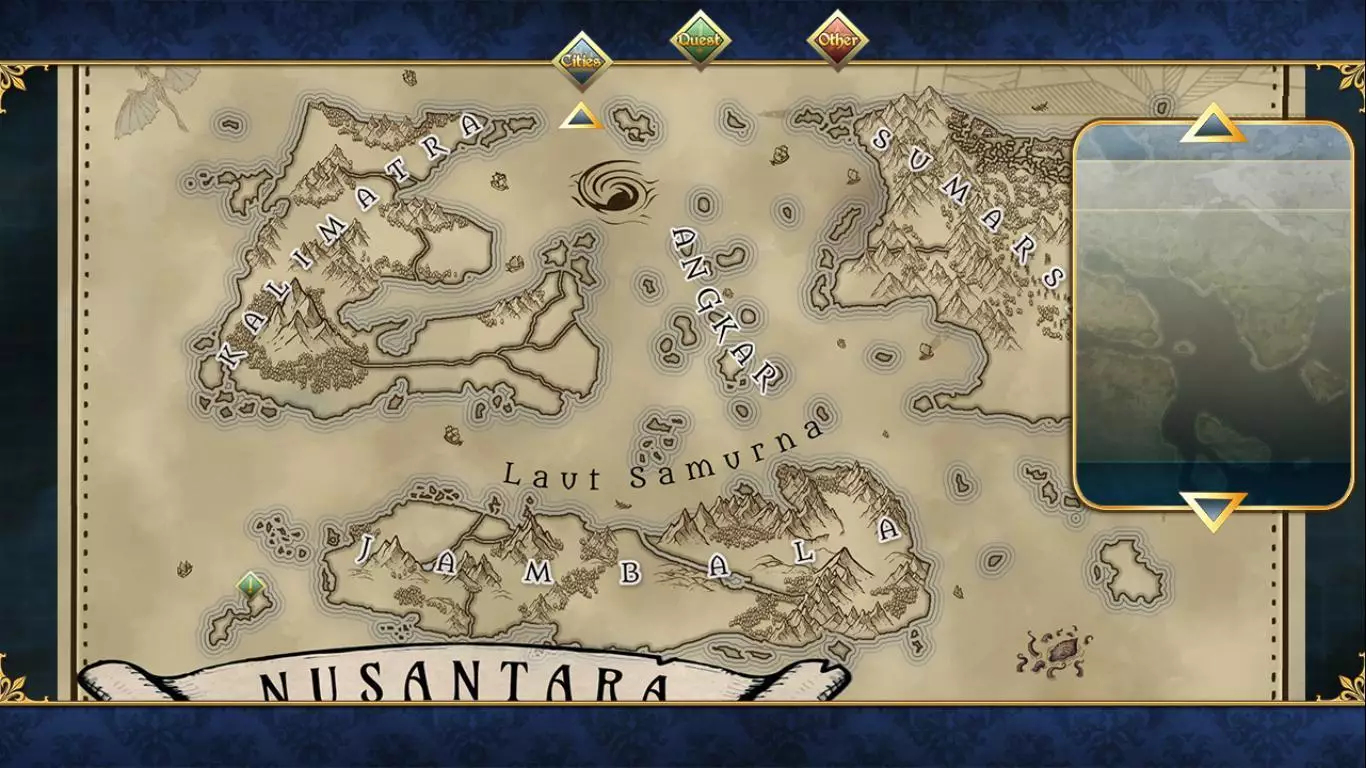
Task: Click the green quest exclamation marker southwest of Jambala
Action: pos(250,584)
